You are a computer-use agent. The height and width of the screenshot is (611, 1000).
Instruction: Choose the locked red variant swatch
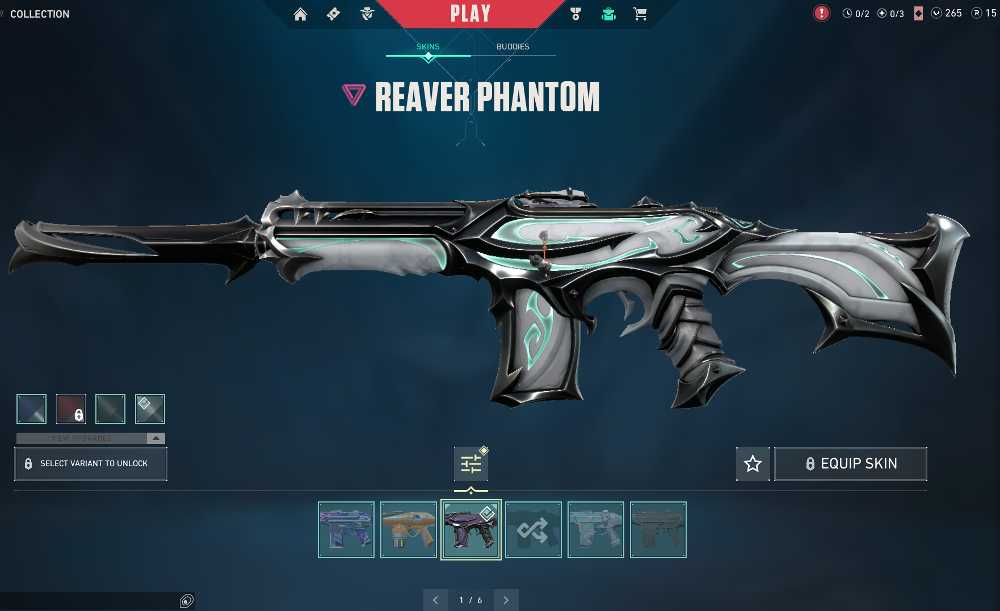click(x=70, y=409)
